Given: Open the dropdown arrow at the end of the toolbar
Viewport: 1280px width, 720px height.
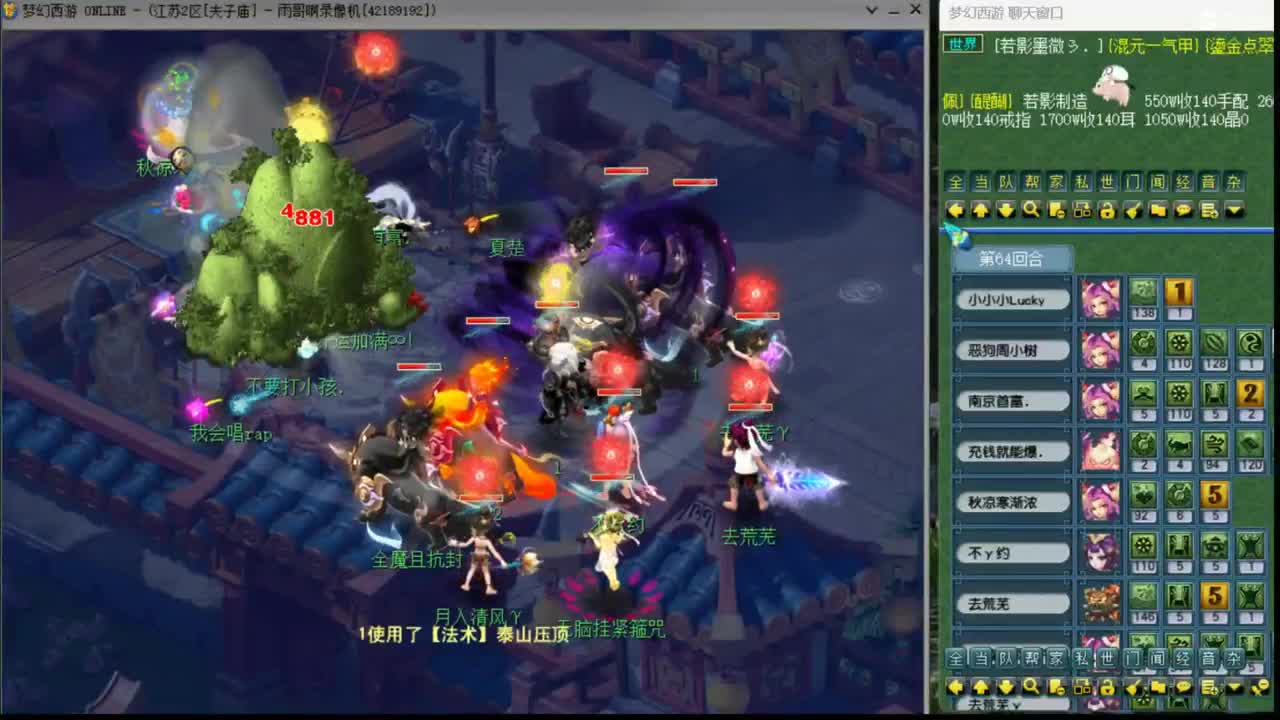Looking at the screenshot, I should pos(1234,210).
